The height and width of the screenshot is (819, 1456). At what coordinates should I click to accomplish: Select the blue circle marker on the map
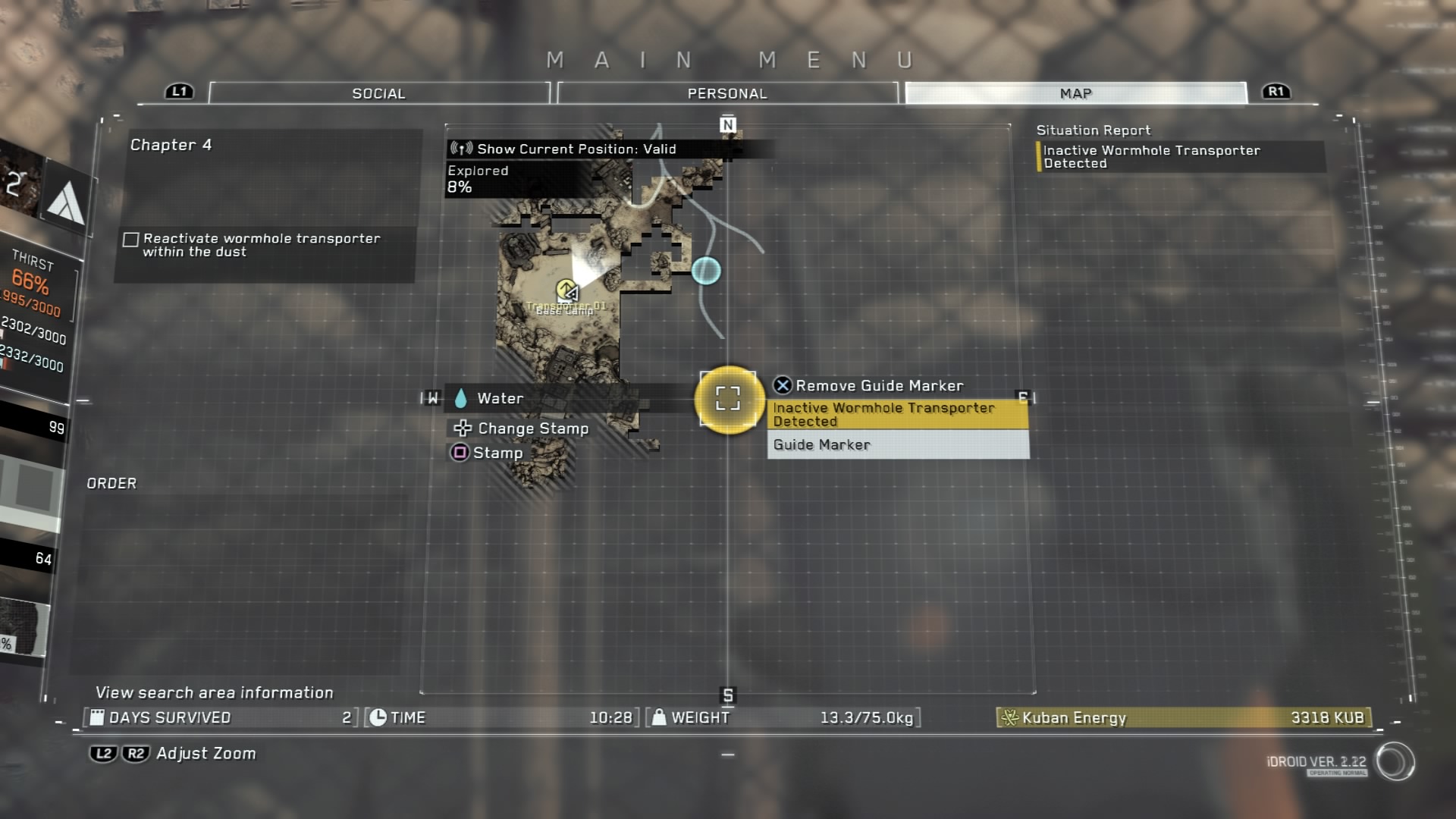pyautogui.click(x=706, y=271)
